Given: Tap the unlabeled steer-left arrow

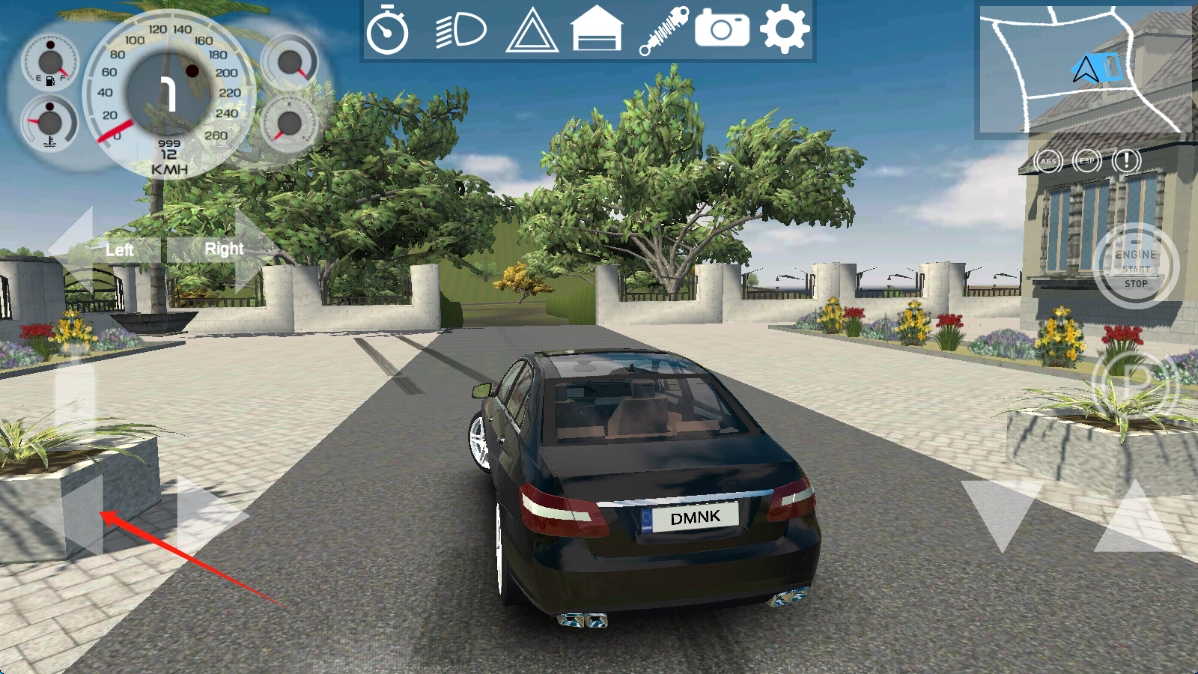Looking at the screenshot, I should point(68,516).
